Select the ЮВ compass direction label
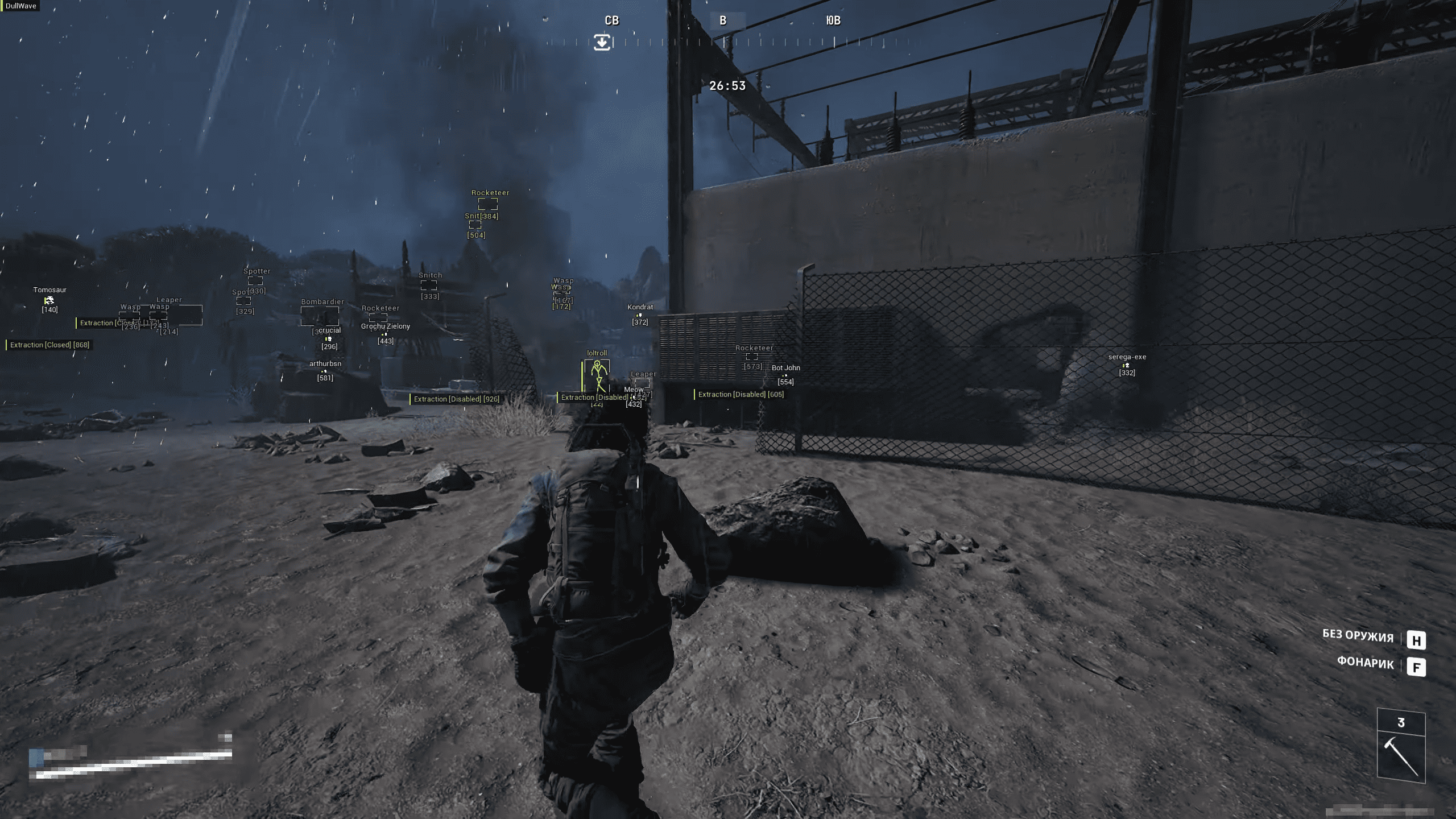The height and width of the screenshot is (819, 1456). click(x=835, y=20)
